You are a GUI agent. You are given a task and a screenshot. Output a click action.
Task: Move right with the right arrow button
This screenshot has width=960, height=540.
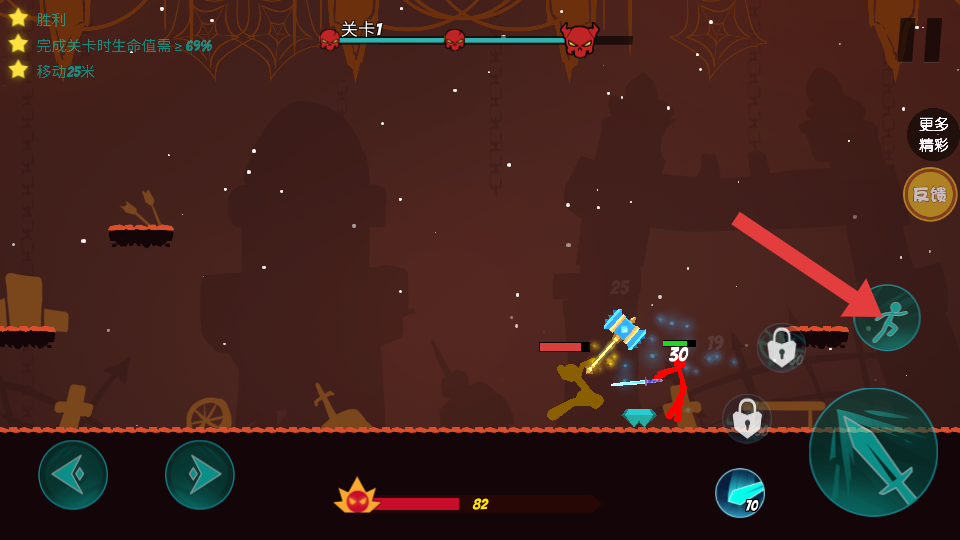tap(200, 474)
